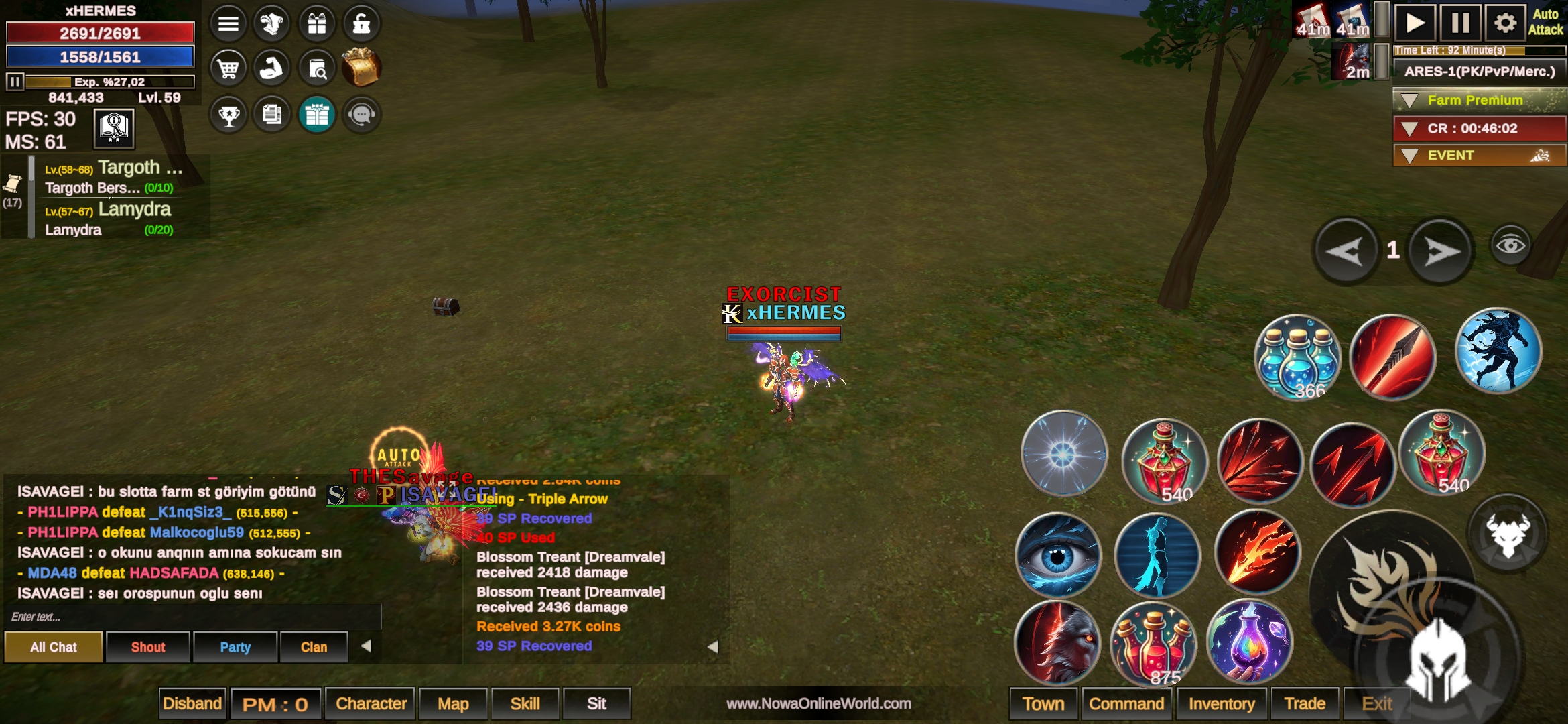The image size is (1568, 724).
Task: Select the Clan chat tab
Action: point(314,648)
